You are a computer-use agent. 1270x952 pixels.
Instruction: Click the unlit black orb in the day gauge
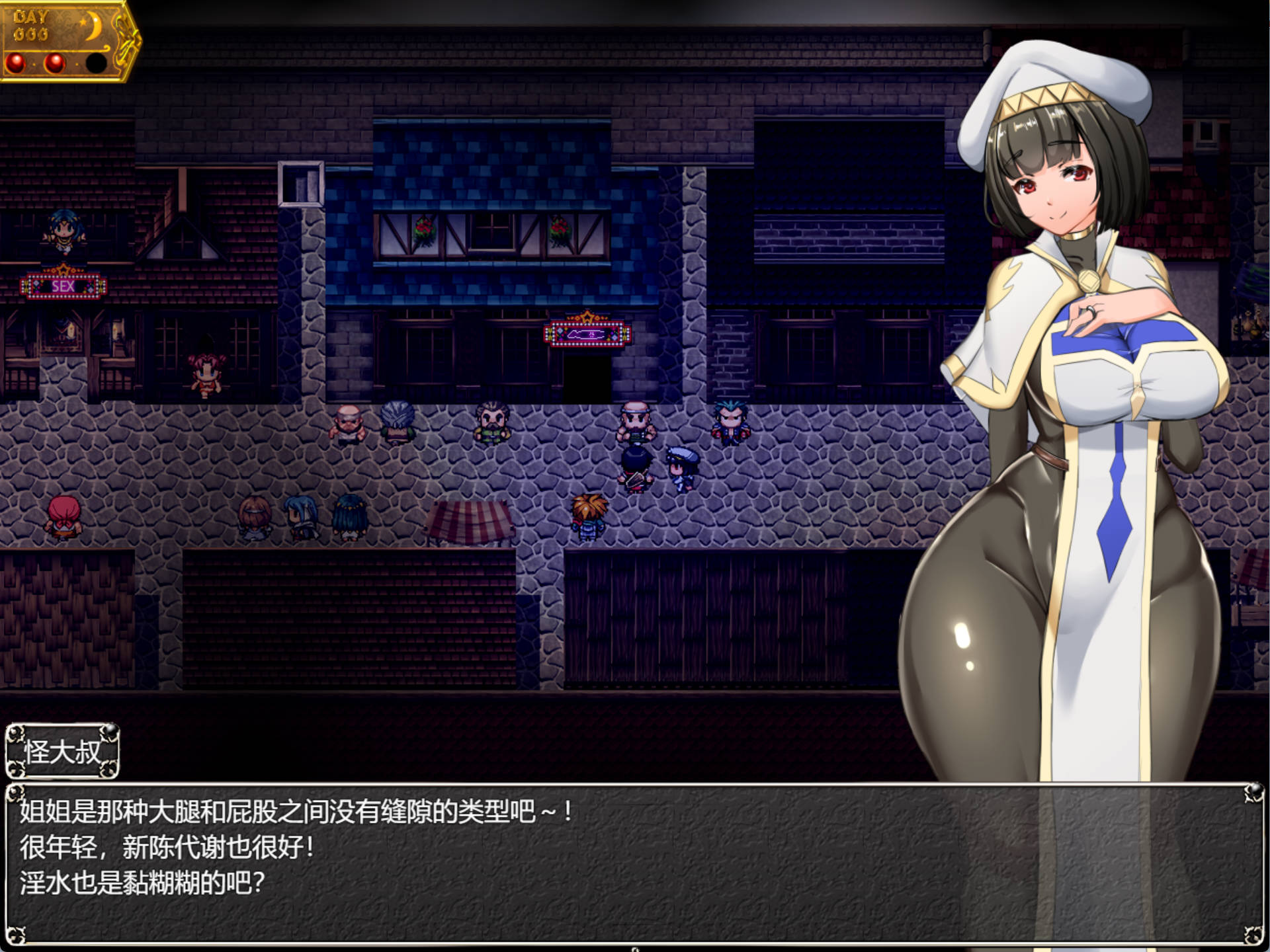point(97,63)
